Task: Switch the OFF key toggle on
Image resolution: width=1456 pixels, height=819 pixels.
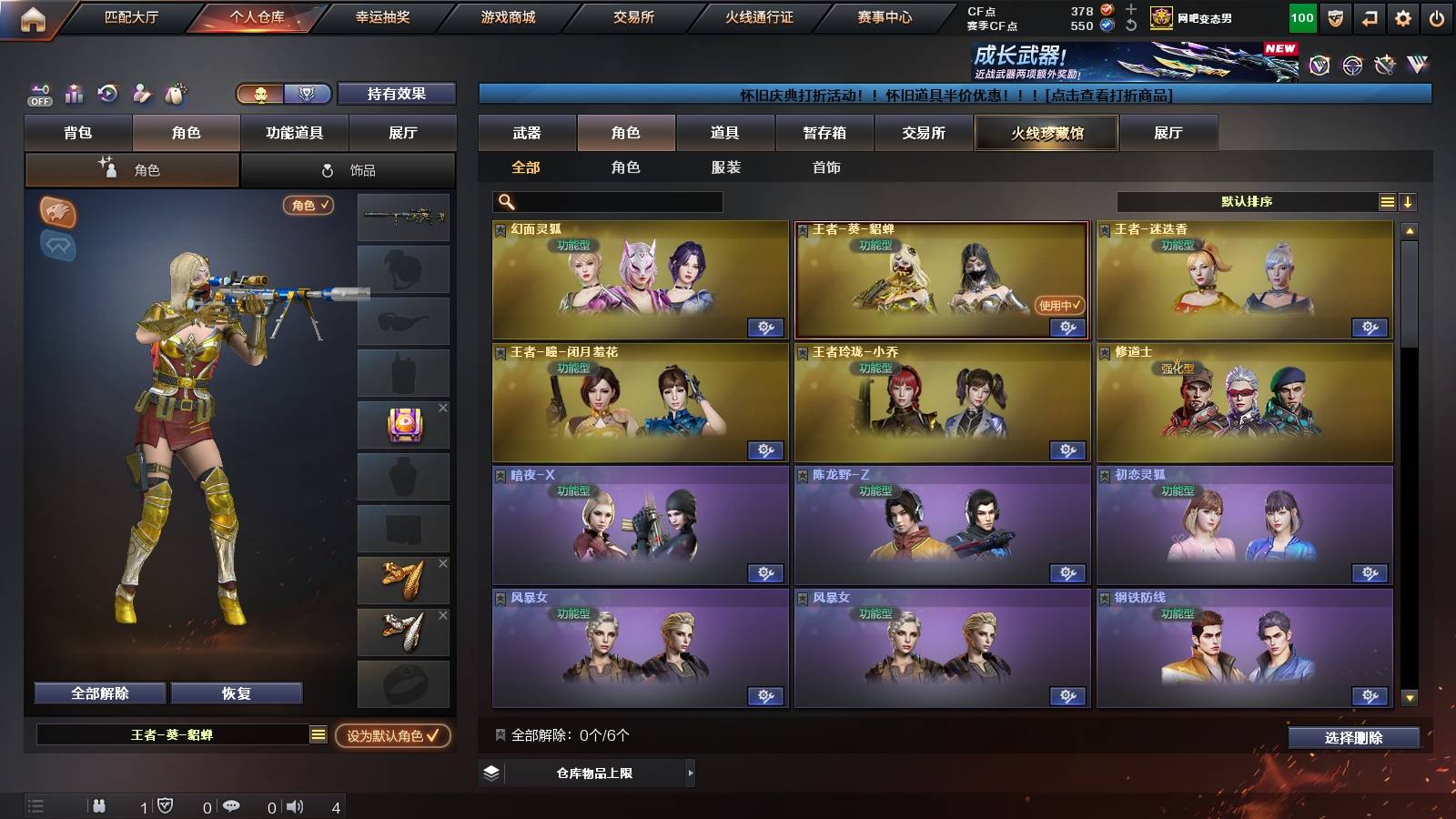Action: coord(38,94)
